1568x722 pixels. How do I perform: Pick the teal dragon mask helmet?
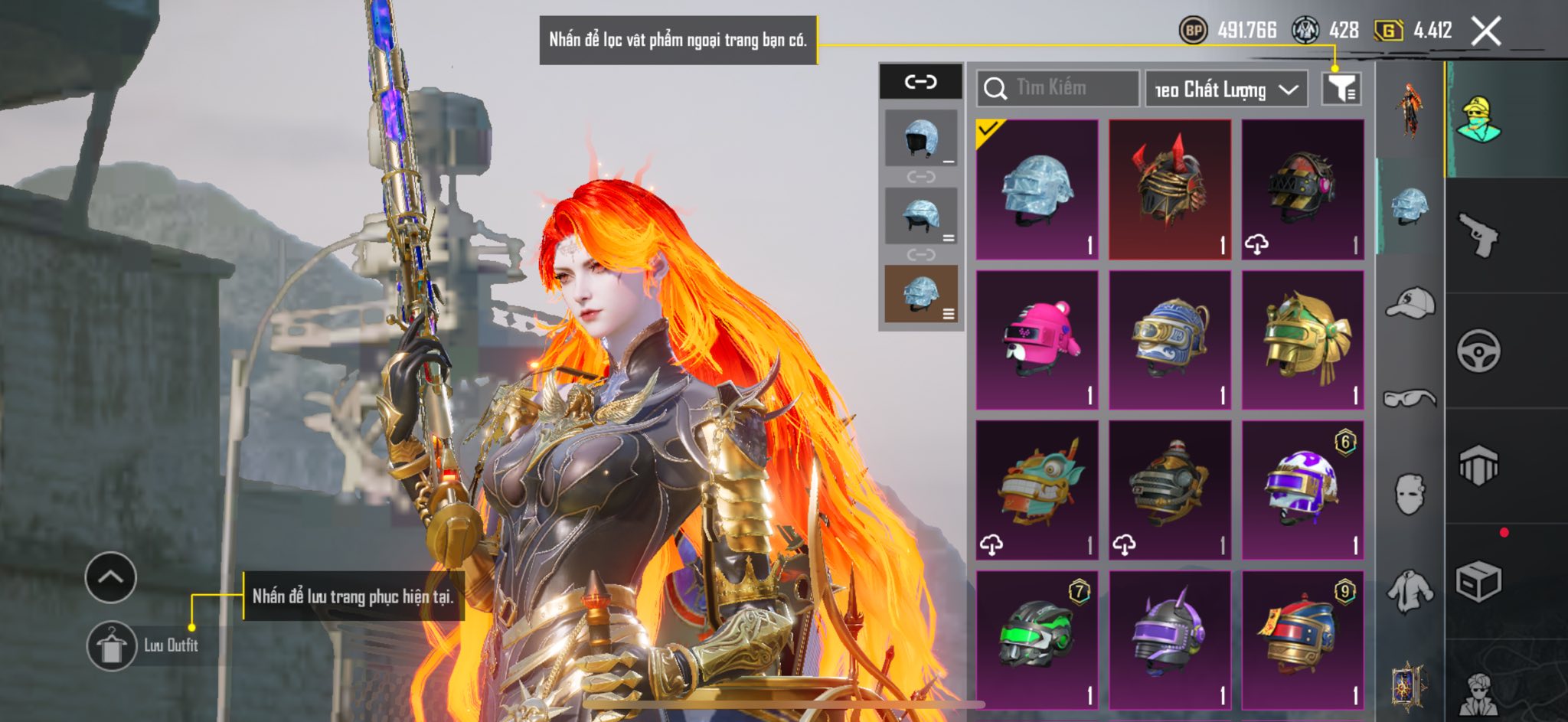[1037, 489]
